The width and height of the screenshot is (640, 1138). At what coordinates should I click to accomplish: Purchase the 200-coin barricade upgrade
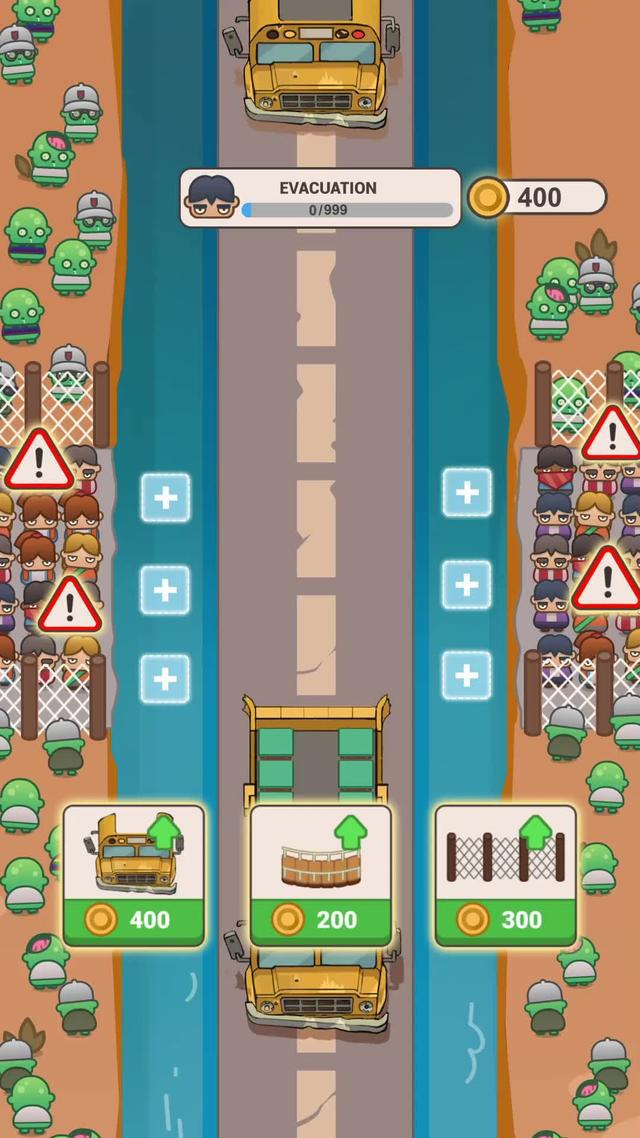[320, 875]
